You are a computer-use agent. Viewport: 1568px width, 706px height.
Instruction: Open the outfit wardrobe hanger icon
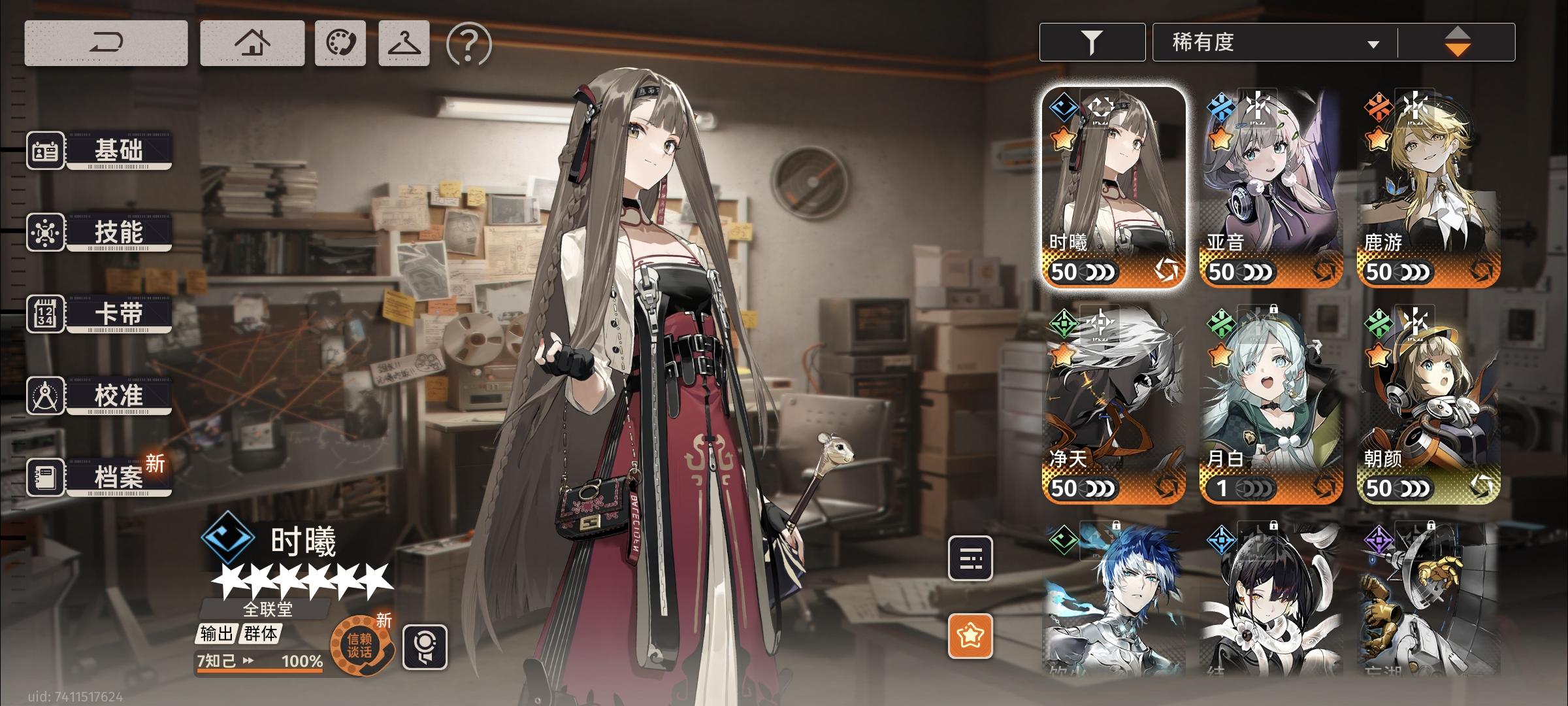403,42
